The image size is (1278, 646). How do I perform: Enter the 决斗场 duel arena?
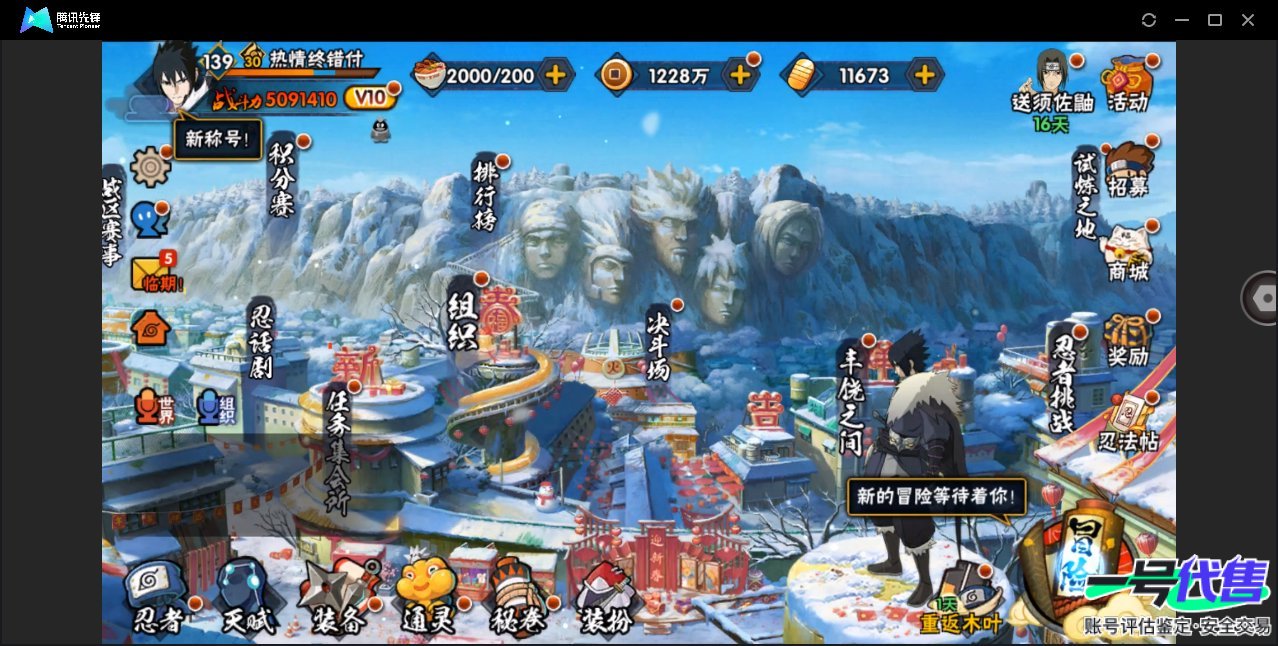pos(657,343)
